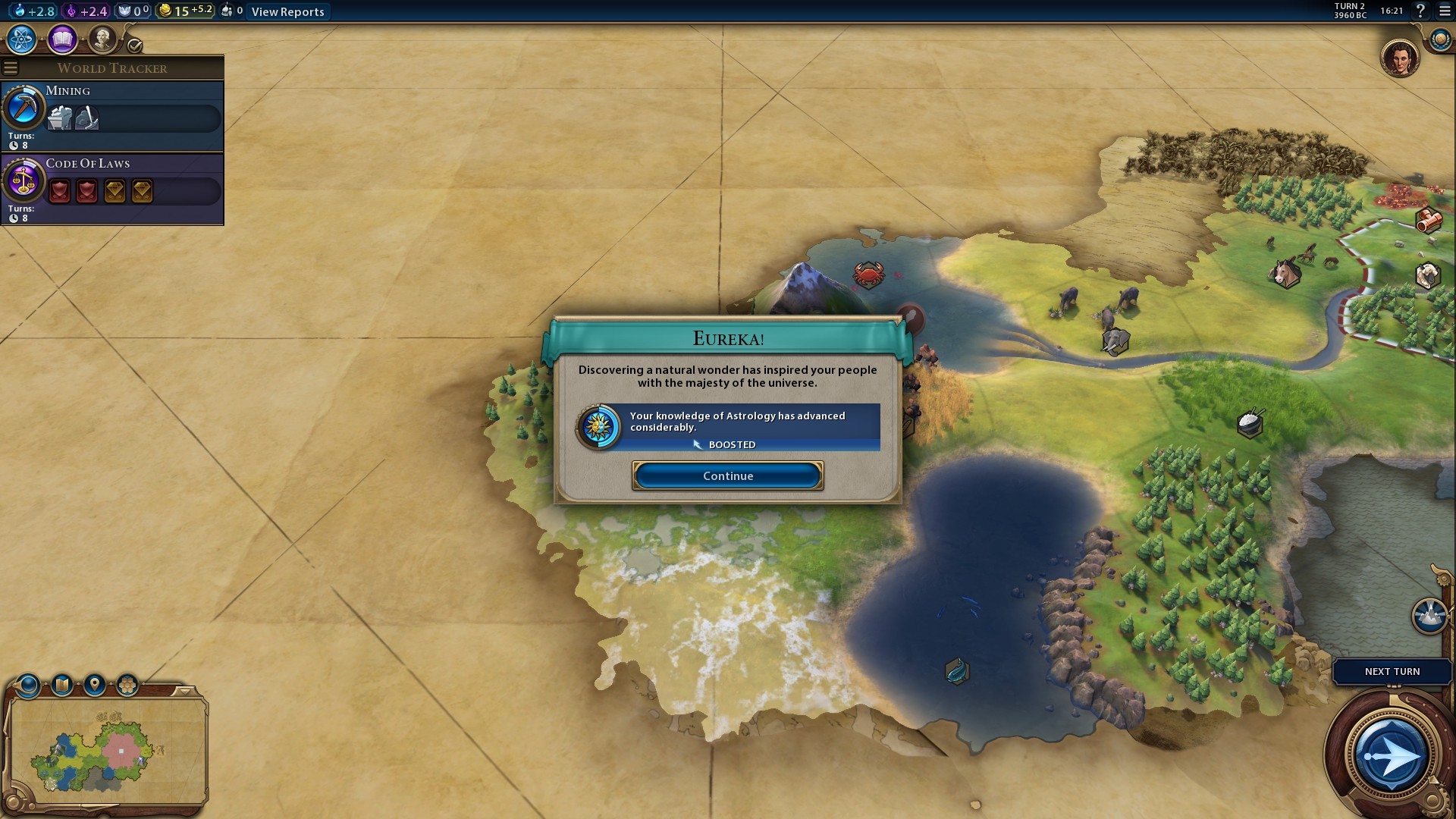Open View Reports in the top bar
The image size is (1456, 819).
click(x=287, y=11)
